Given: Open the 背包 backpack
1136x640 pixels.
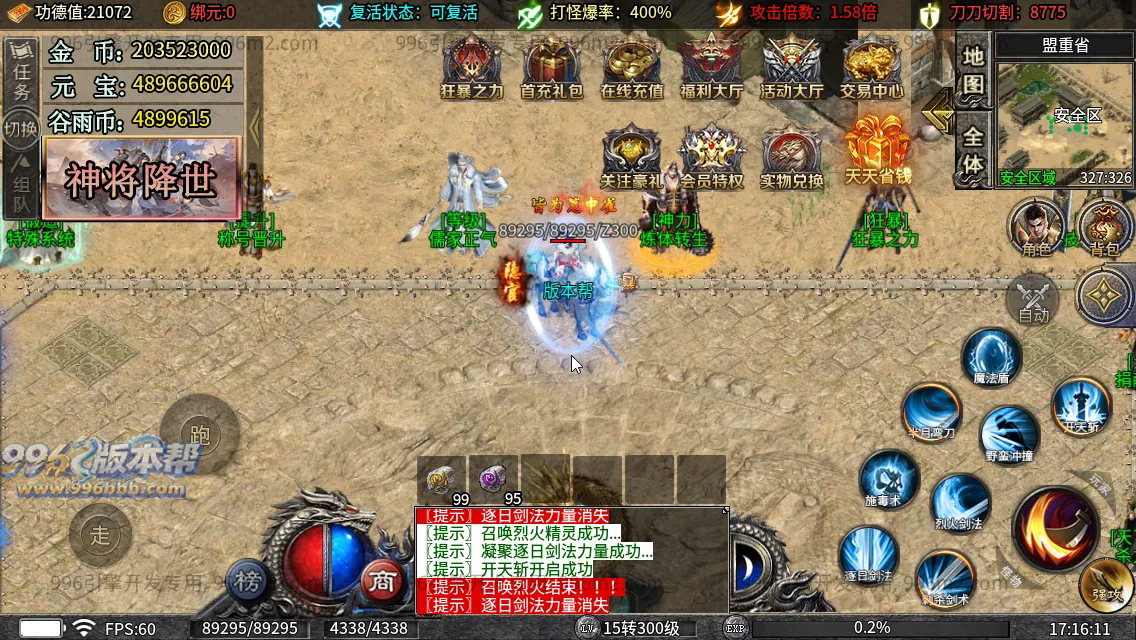Looking at the screenshot, I should [x=1105, y=226].
